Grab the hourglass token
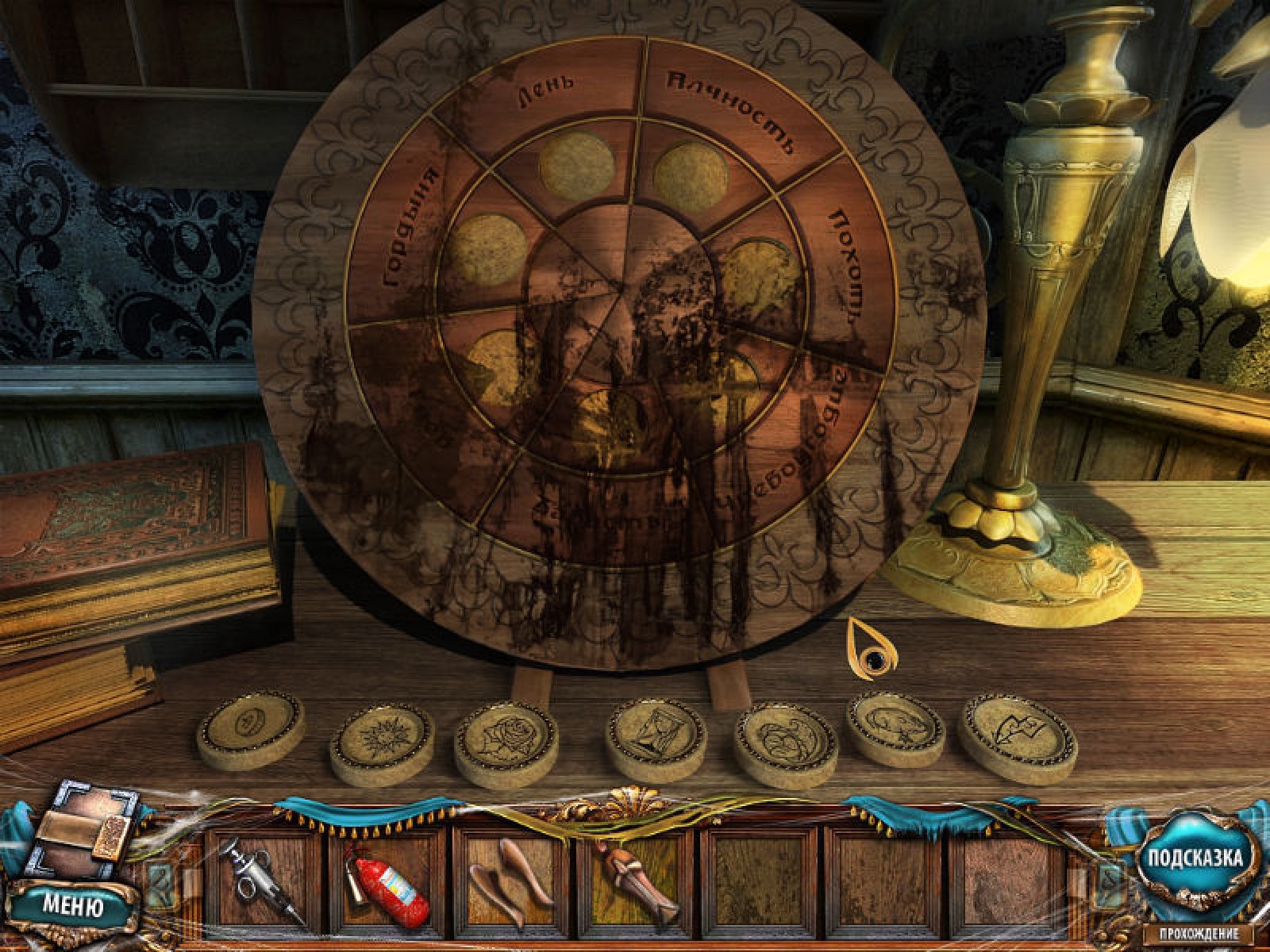The height and width of the screenshot is (952, 1270). pyautogui.click(x=656, y=739)
